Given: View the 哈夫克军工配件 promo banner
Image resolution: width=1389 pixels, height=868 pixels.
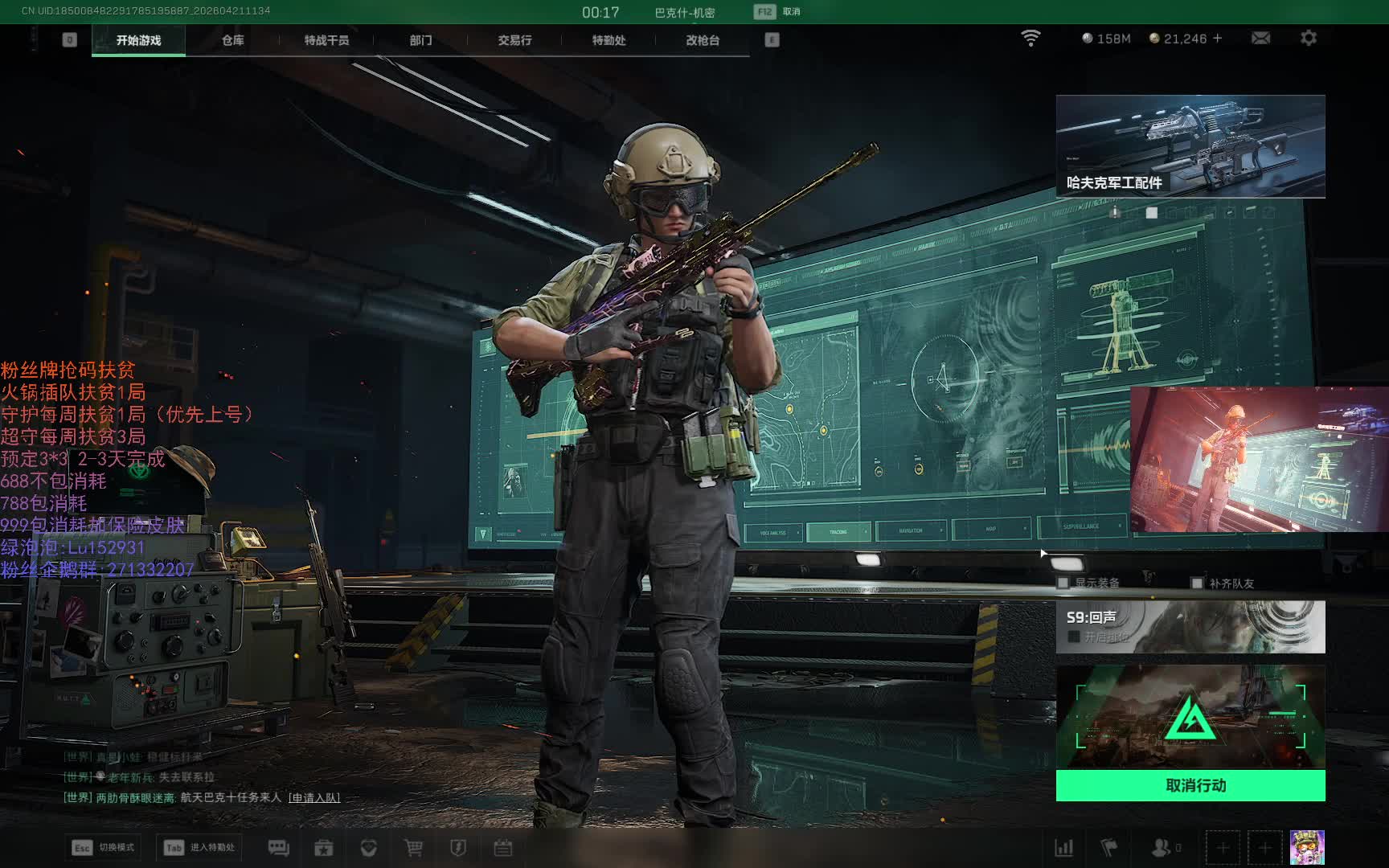Looking at the screenshot, I should pos(1190,145).
